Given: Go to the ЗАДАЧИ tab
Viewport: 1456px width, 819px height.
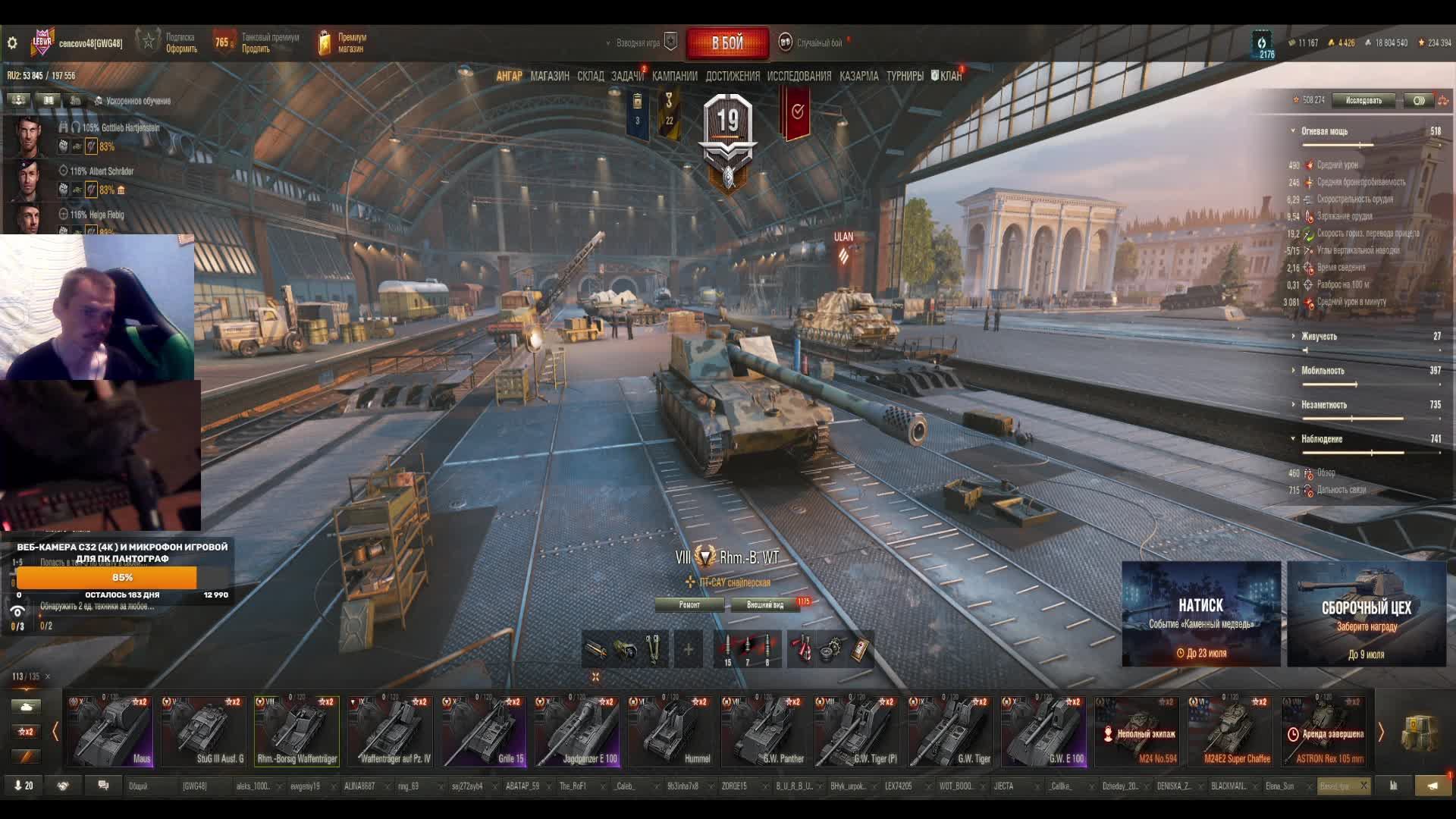Looking at the screenshot, I should [x=627, y=76].
